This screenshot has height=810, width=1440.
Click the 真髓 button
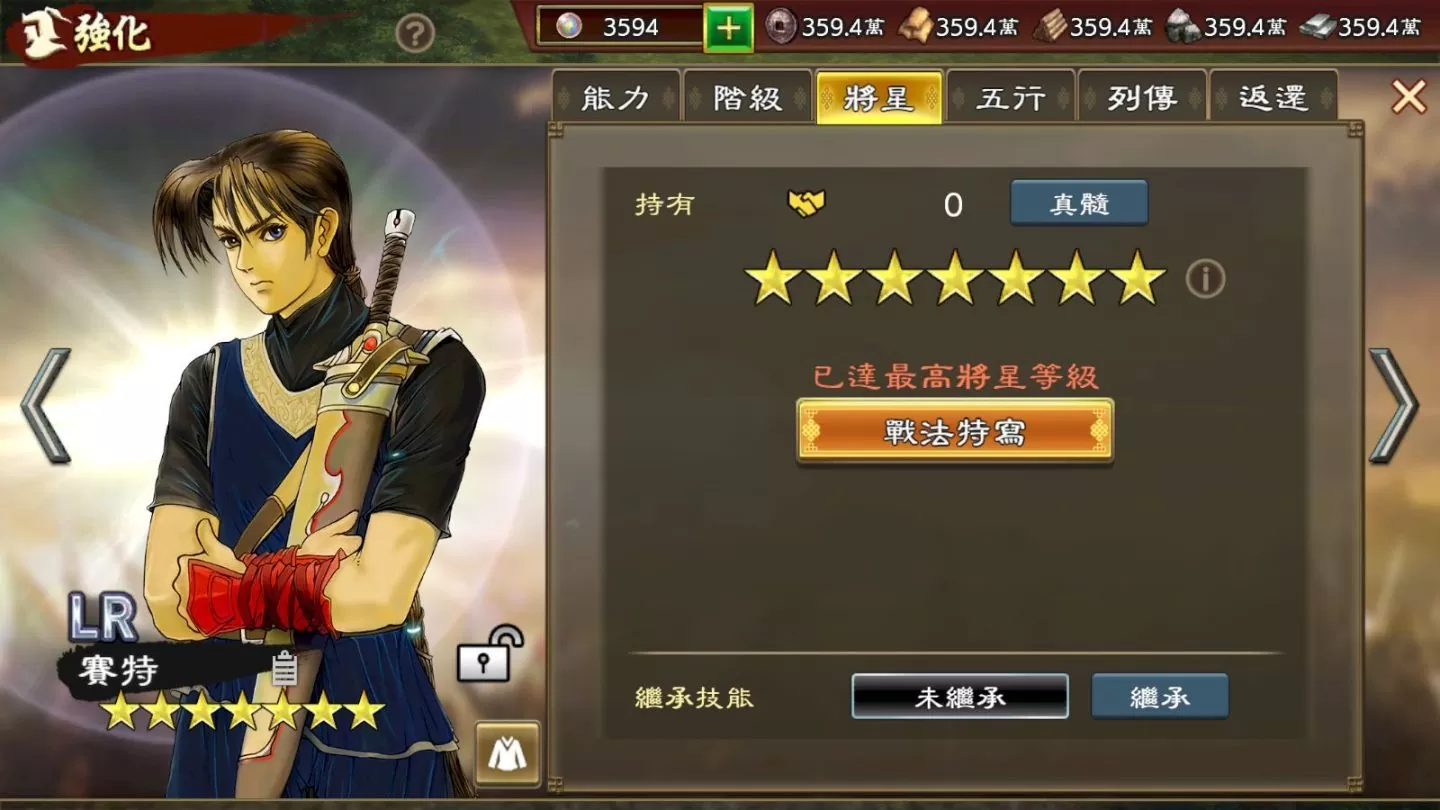(x=1078, y=202)
